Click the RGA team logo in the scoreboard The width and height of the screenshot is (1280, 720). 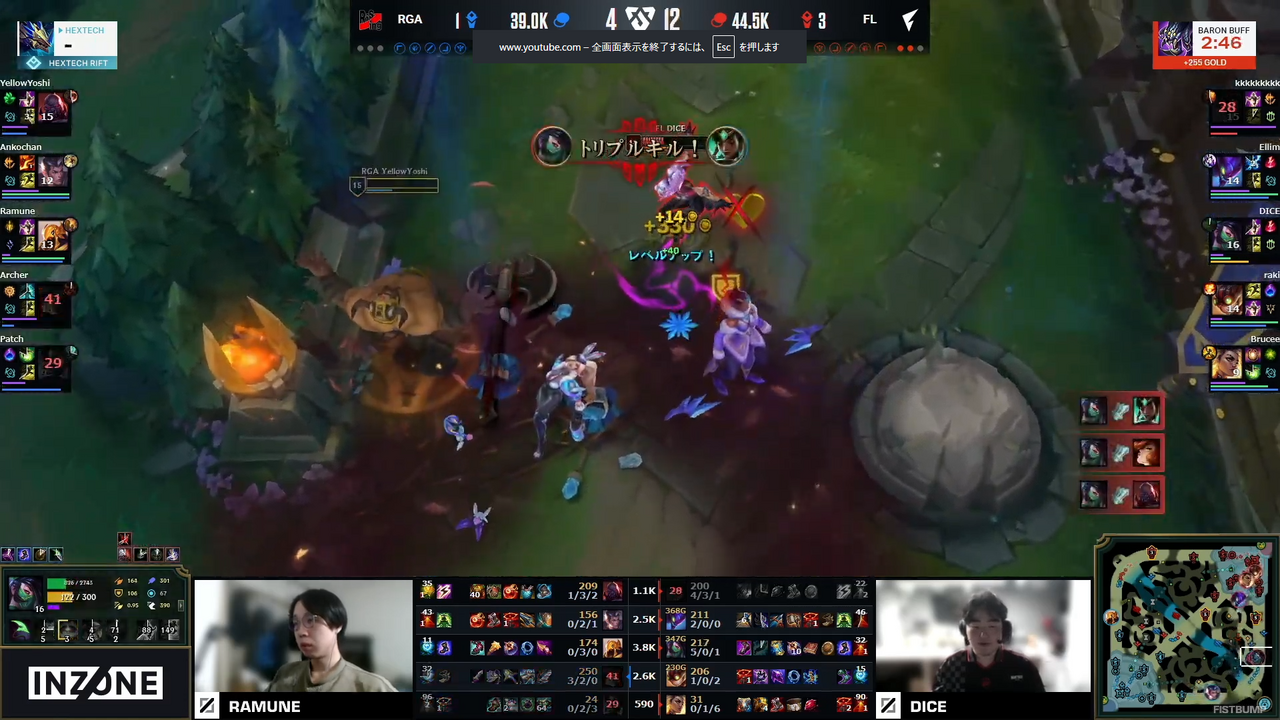368,19
